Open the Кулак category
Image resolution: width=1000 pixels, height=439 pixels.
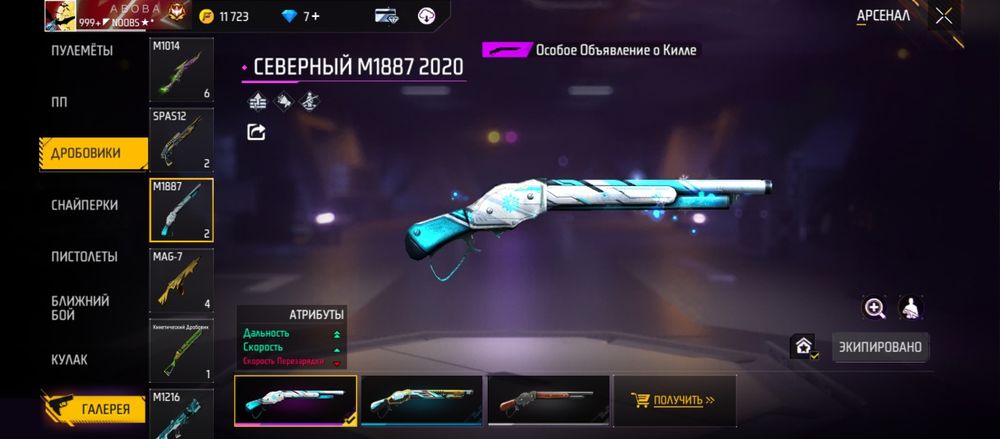coord(70,359)
